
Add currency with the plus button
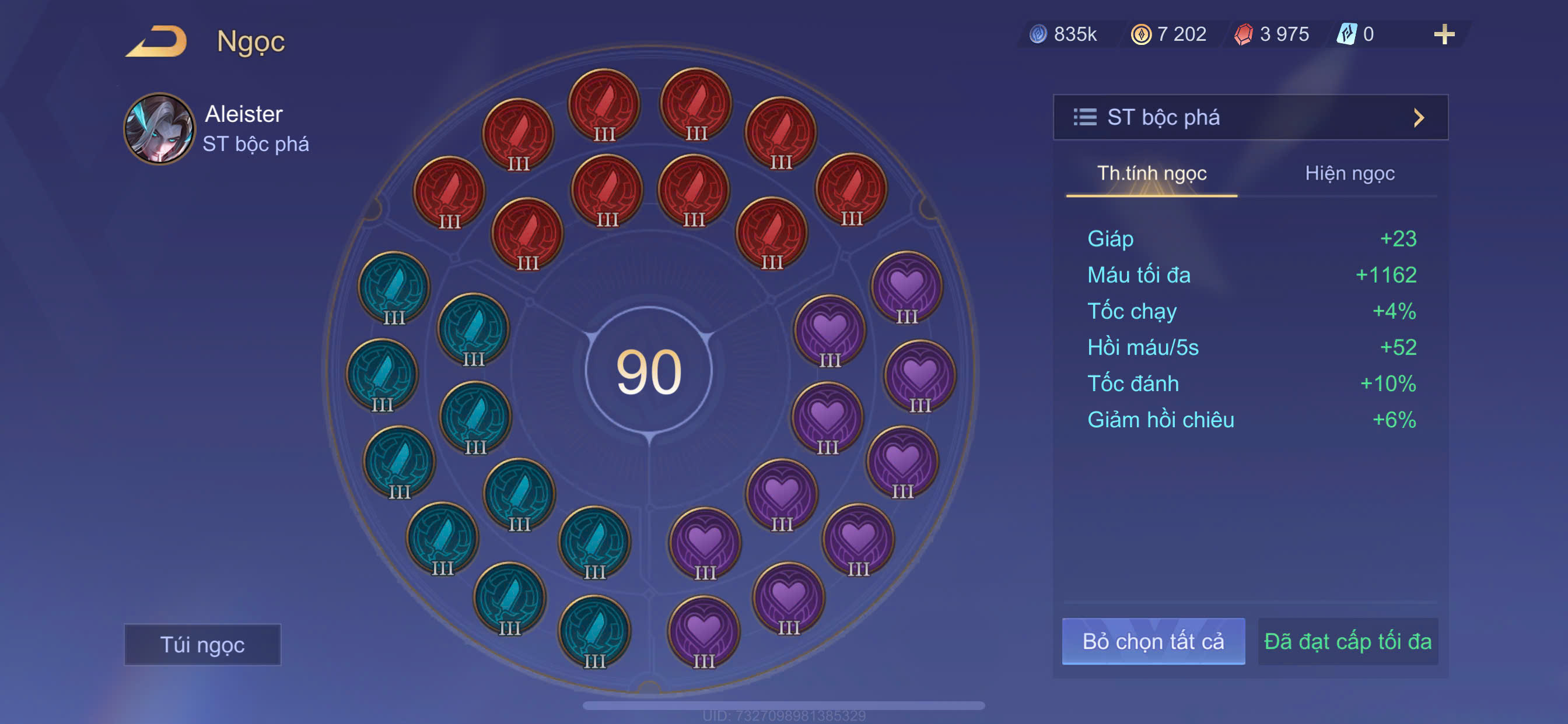pos(1444,34)
